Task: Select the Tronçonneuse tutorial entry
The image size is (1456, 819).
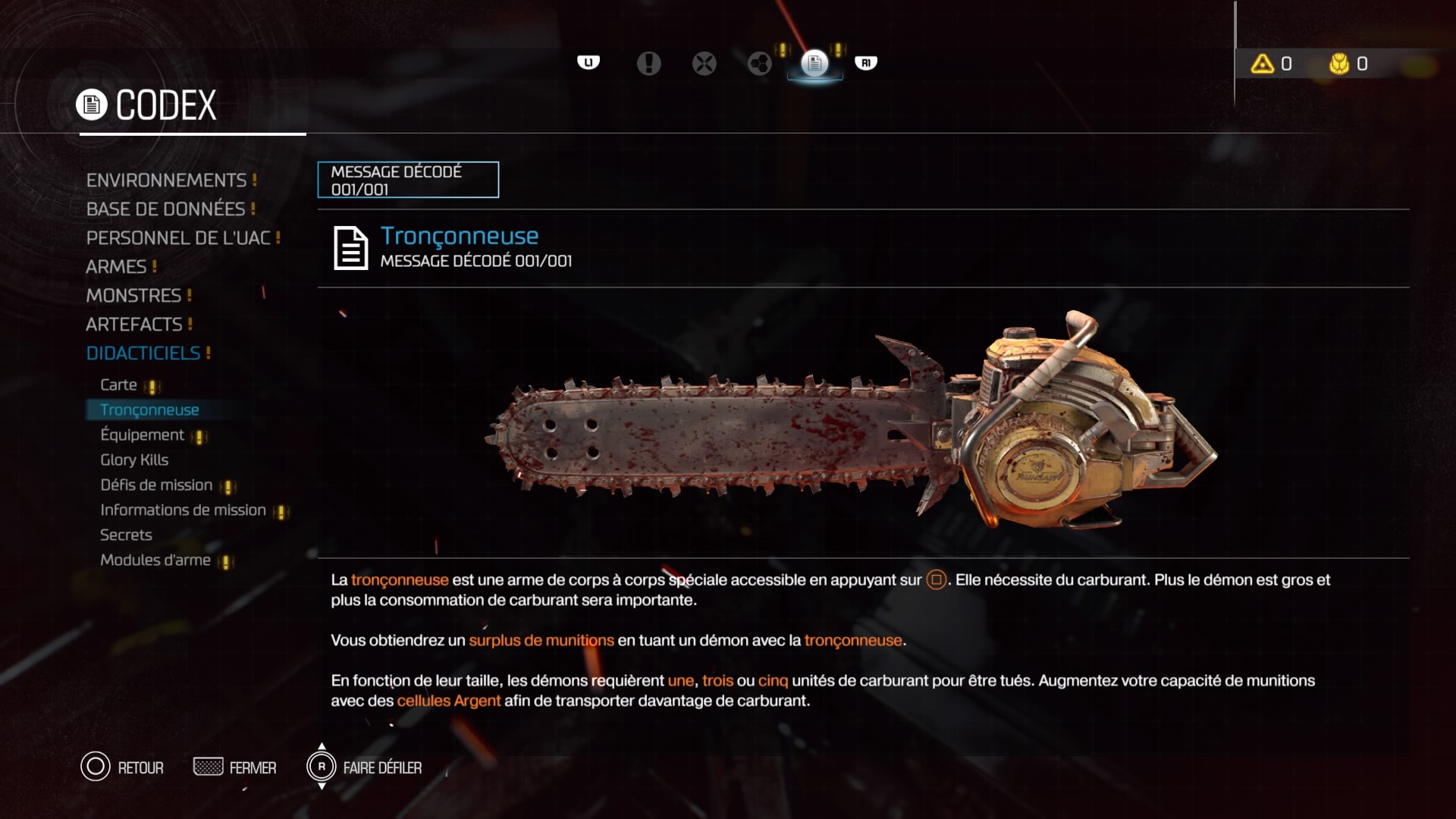Action: [149, 410]
